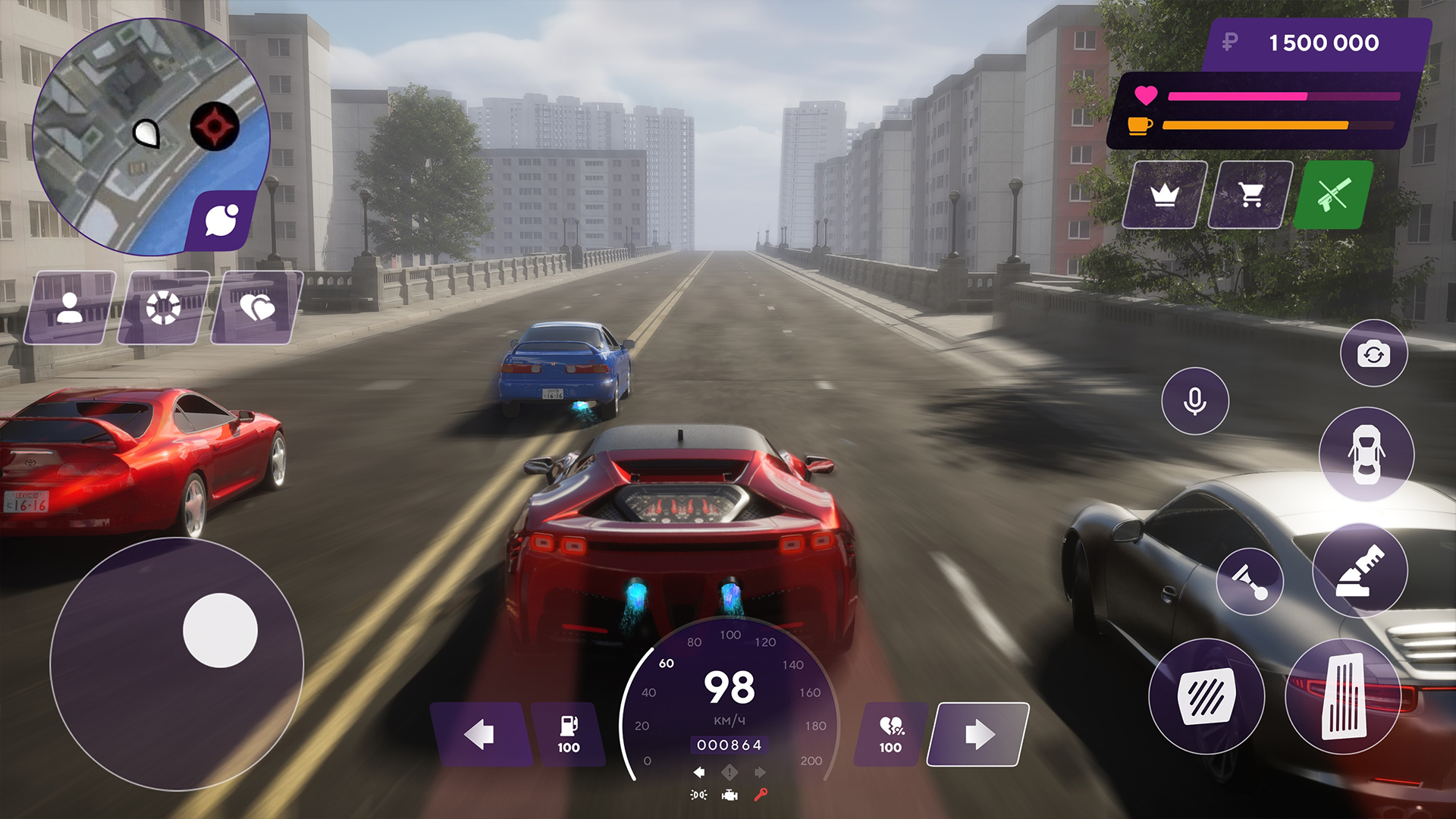Open chat via the bubble below the minimap
The width and height of the screenshot is (1456, 819).
[222, 220]
